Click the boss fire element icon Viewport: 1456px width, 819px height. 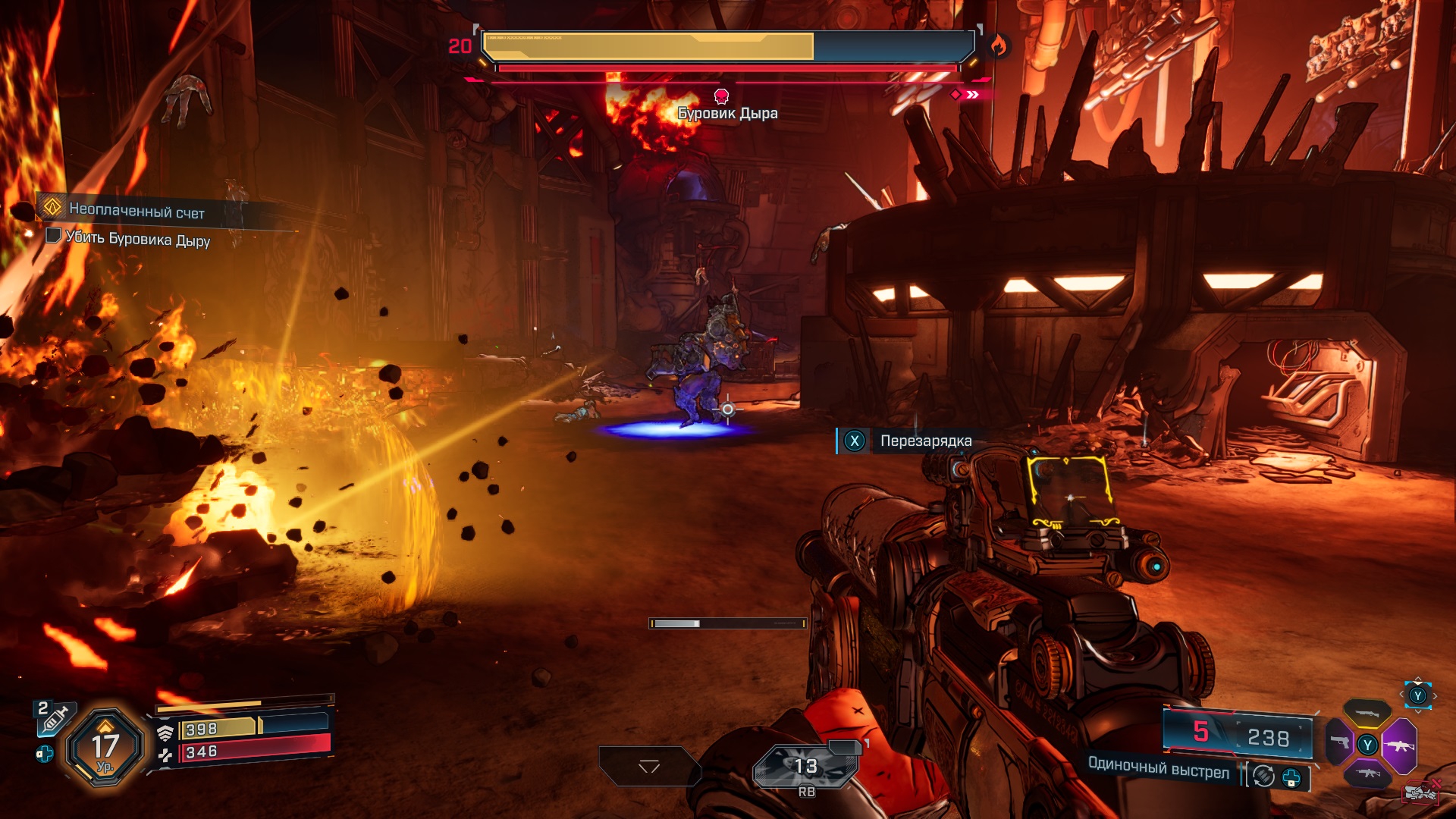[x=998, y=47]
